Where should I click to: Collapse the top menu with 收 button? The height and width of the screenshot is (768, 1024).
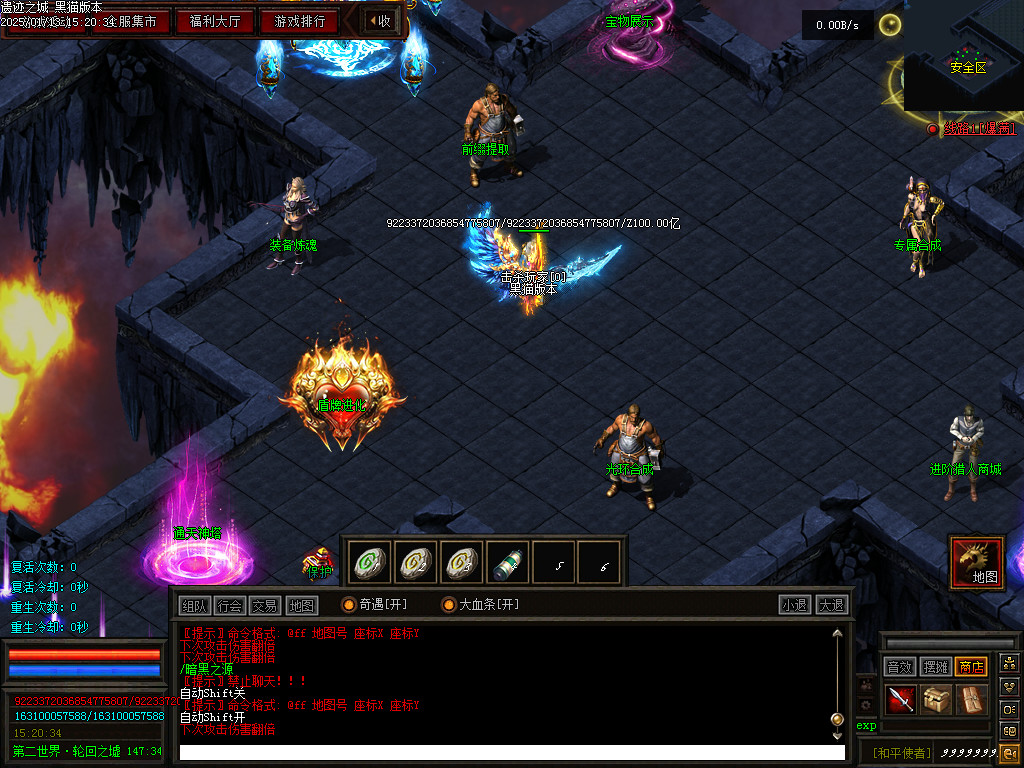tap(379, 21)
